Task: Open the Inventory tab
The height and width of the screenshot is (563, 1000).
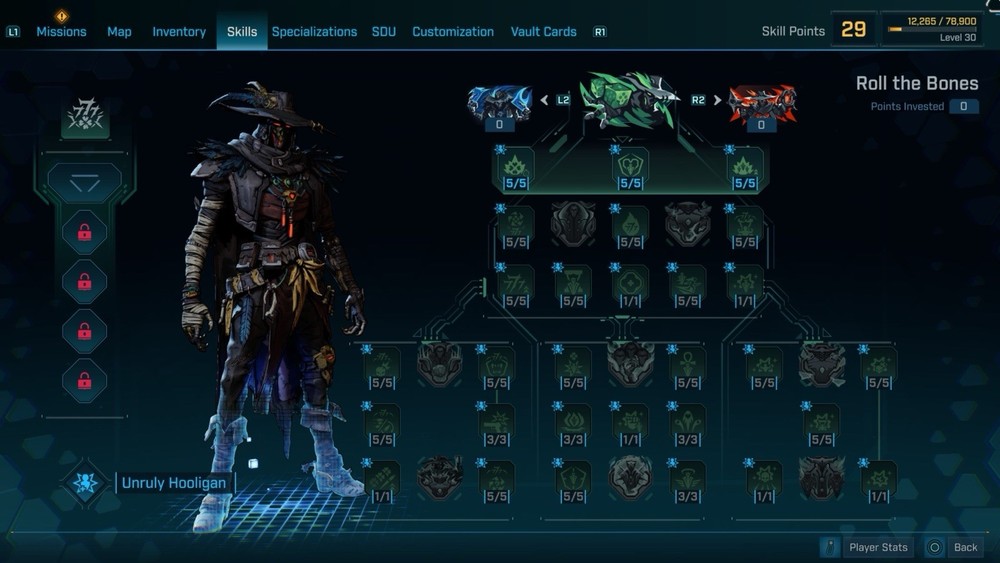Action: (179, 31)
